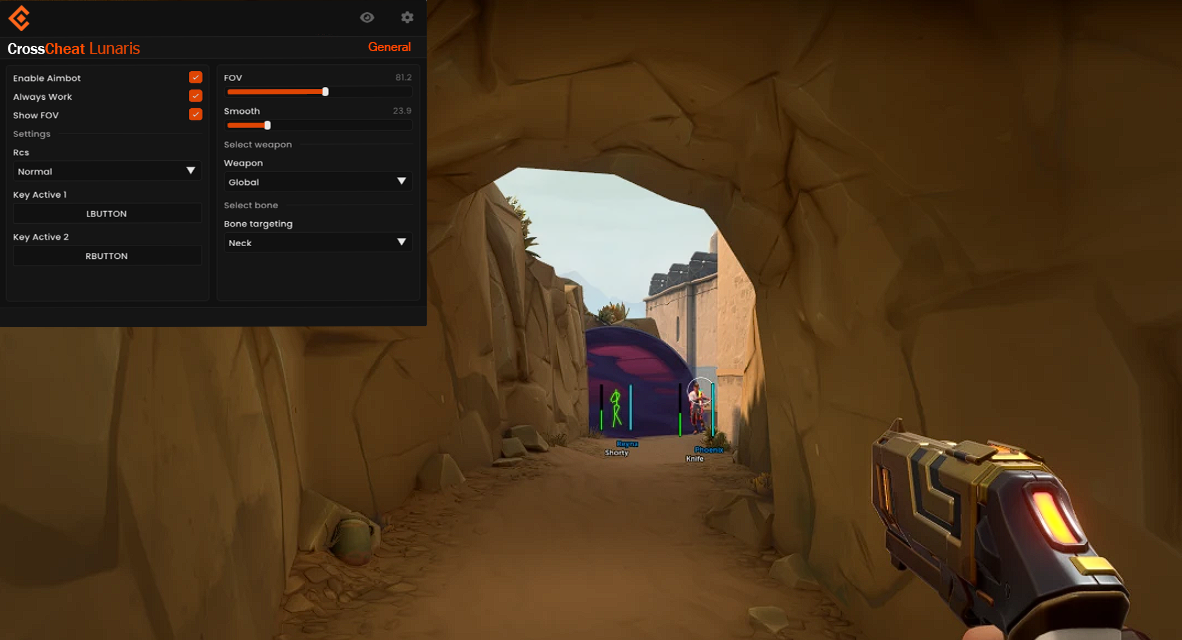Switch to the General tab
Image resolution: width=1182 pixels, height=640 pixels.
click(389, 47)
